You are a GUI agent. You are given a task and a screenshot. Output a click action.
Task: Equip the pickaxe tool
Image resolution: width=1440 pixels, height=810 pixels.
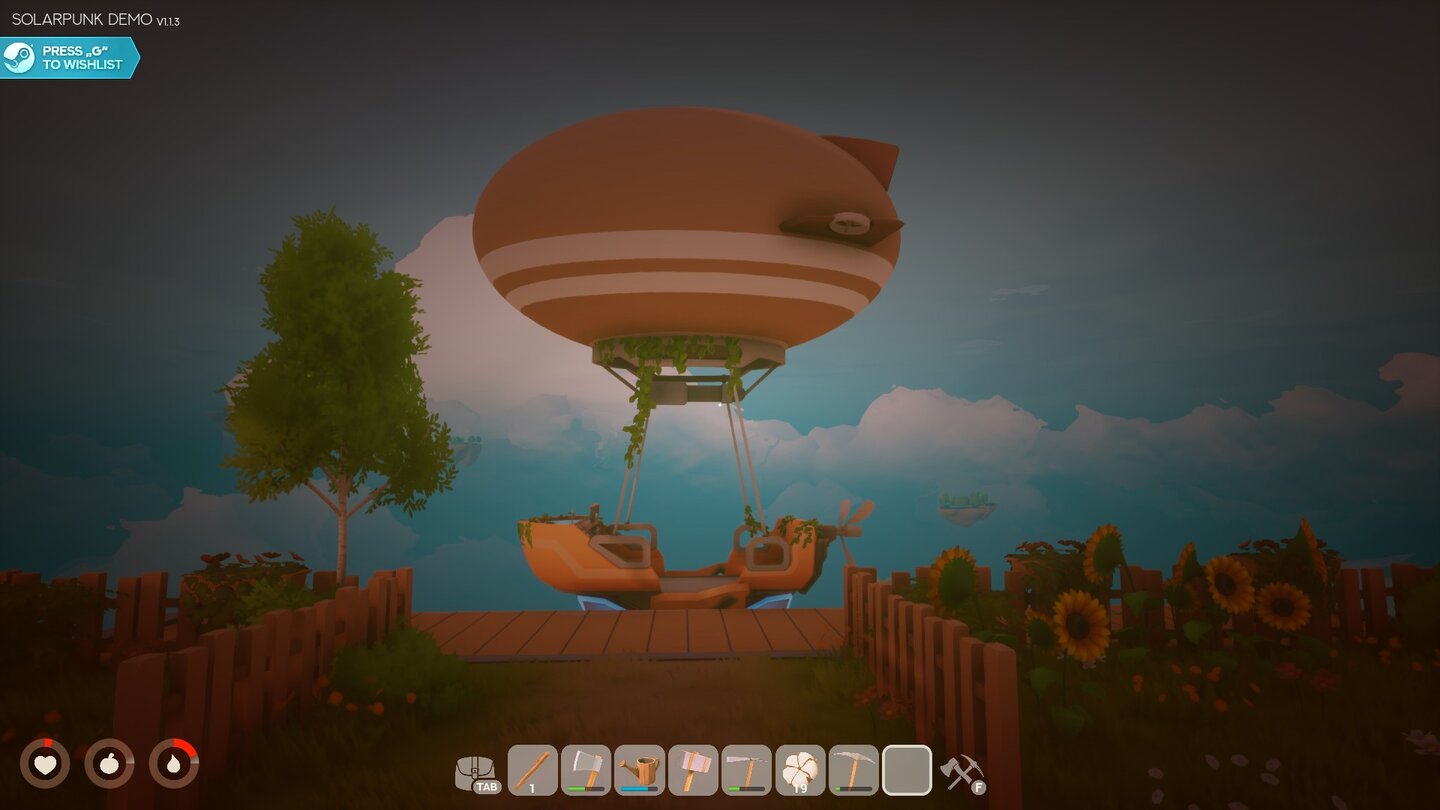tap(852, 768)
